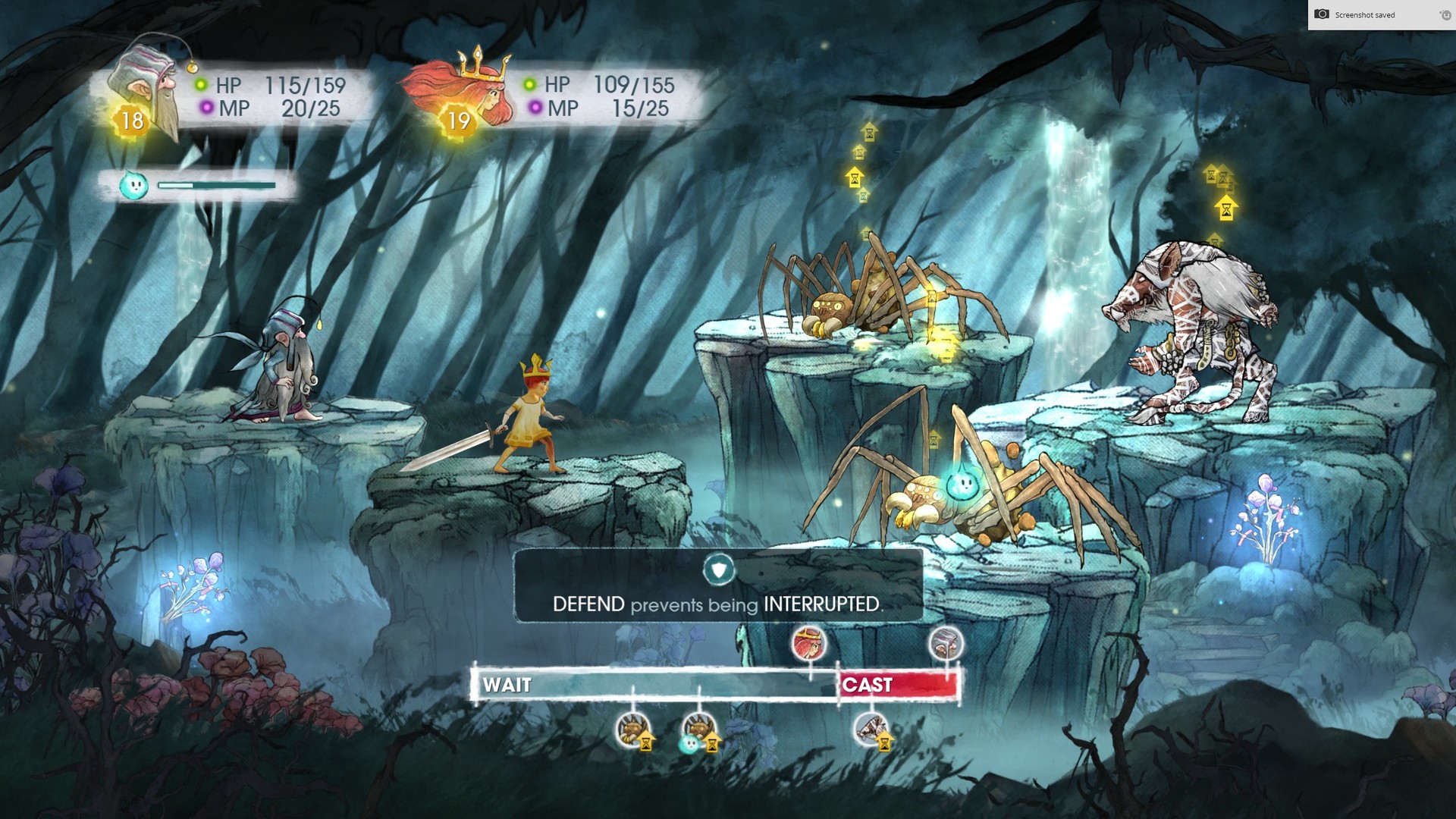The height and width of the screenshot is (819, 1456).
Task: Select Aurora's marker on the timeline bar
Action: [x=809, y=644]
